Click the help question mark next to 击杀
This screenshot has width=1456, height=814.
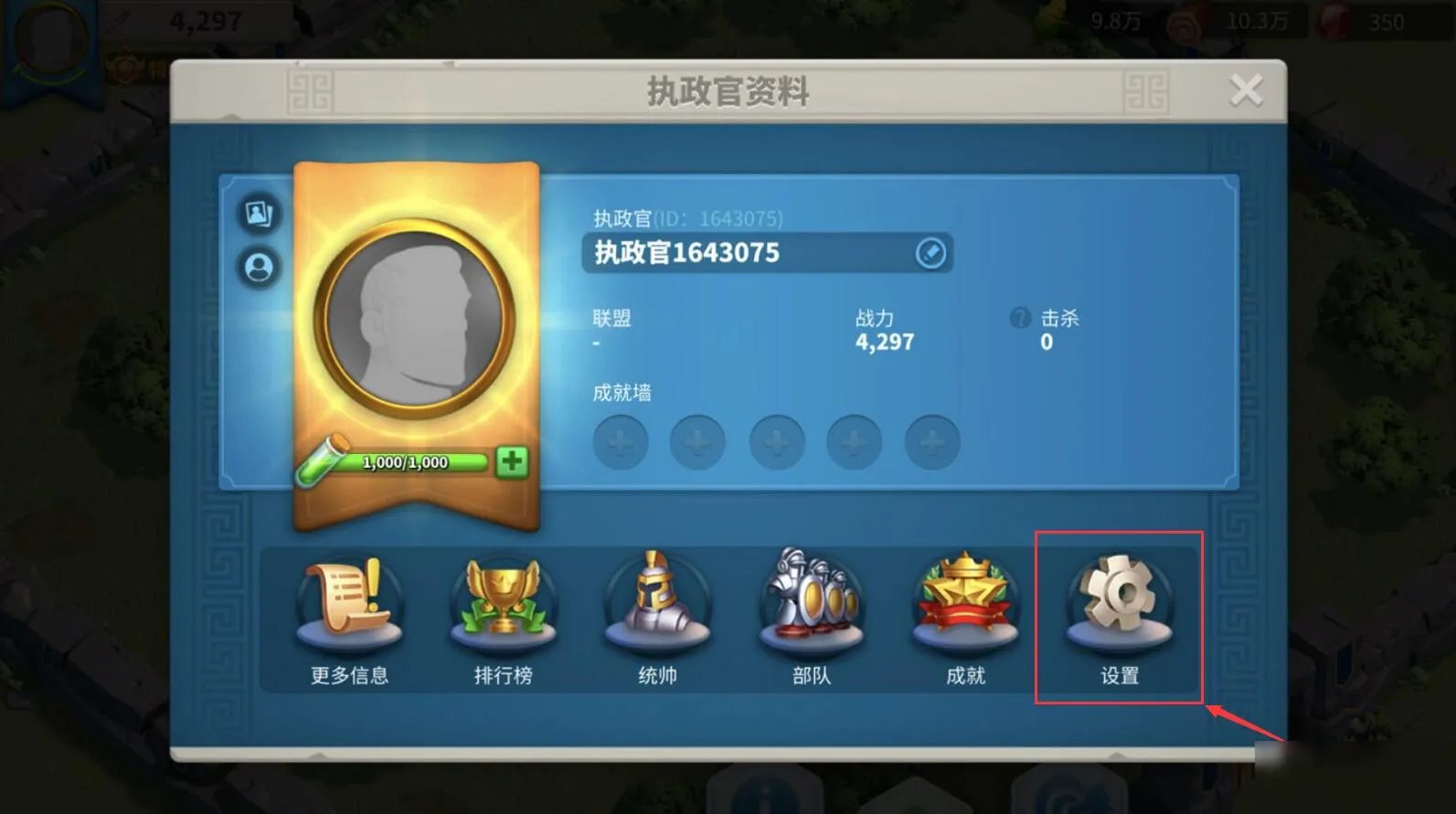point(1021,318)
